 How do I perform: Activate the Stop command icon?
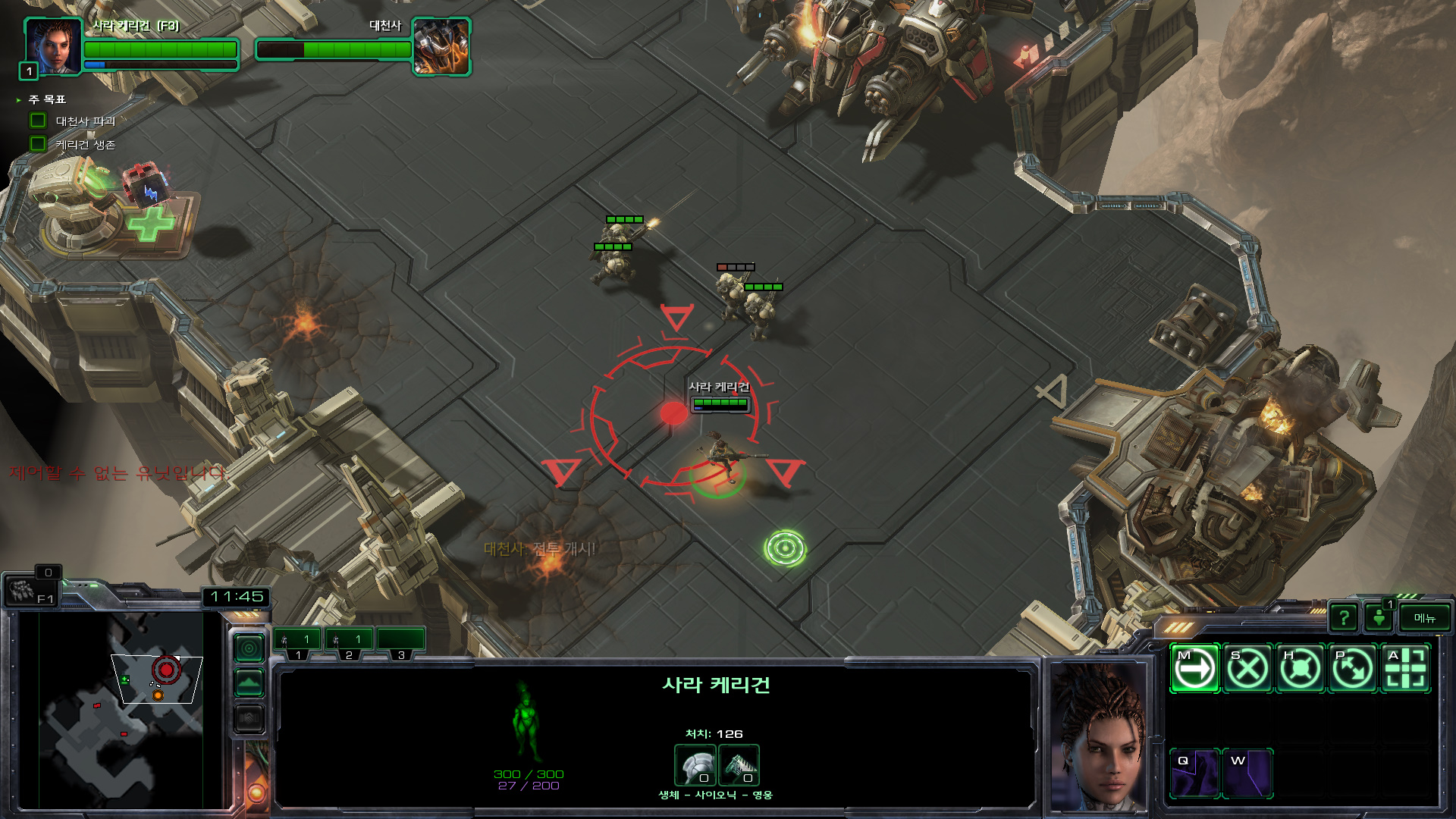pos(1247,669)
